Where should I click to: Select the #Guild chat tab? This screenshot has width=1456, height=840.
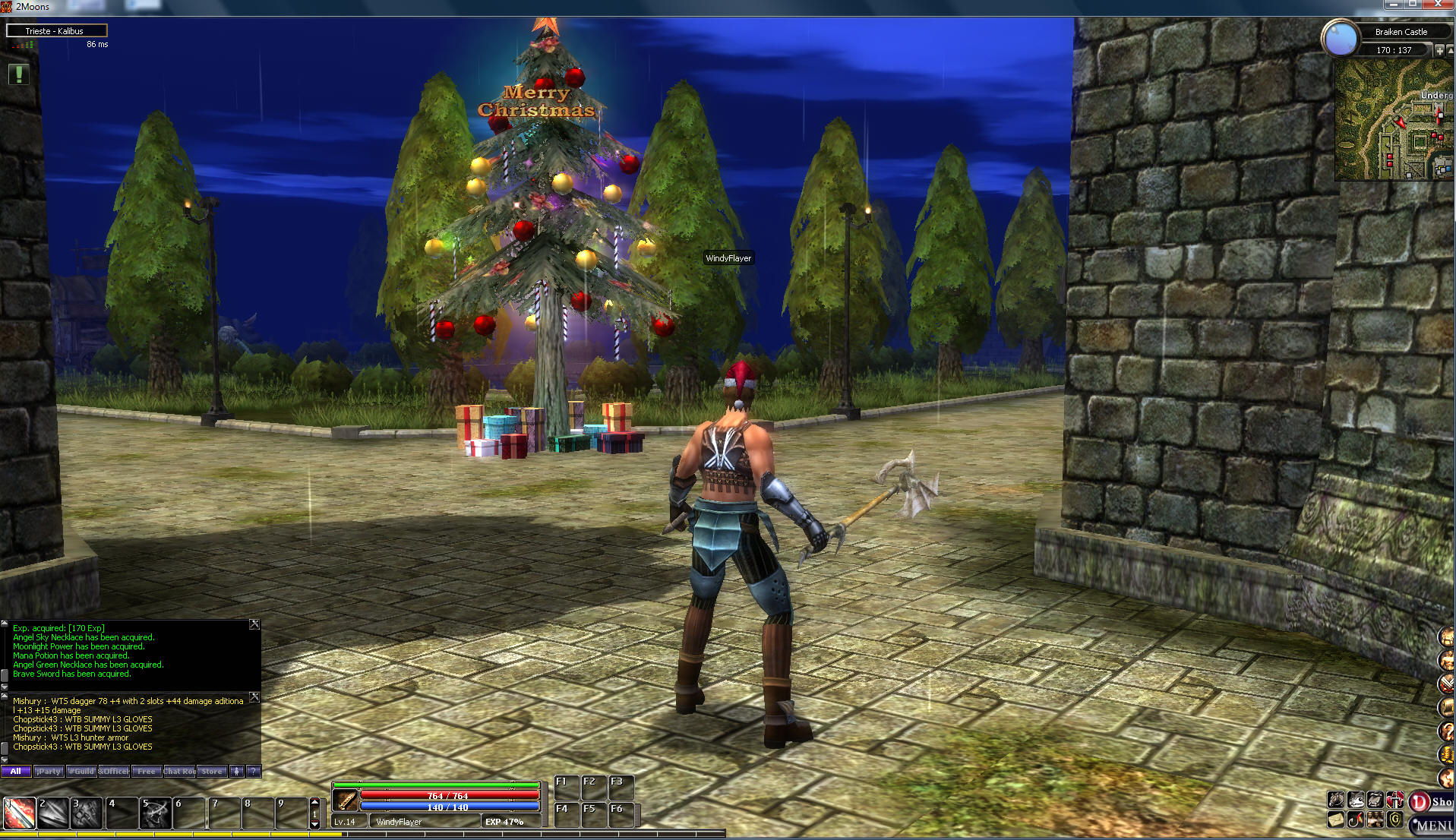(81, 772)
